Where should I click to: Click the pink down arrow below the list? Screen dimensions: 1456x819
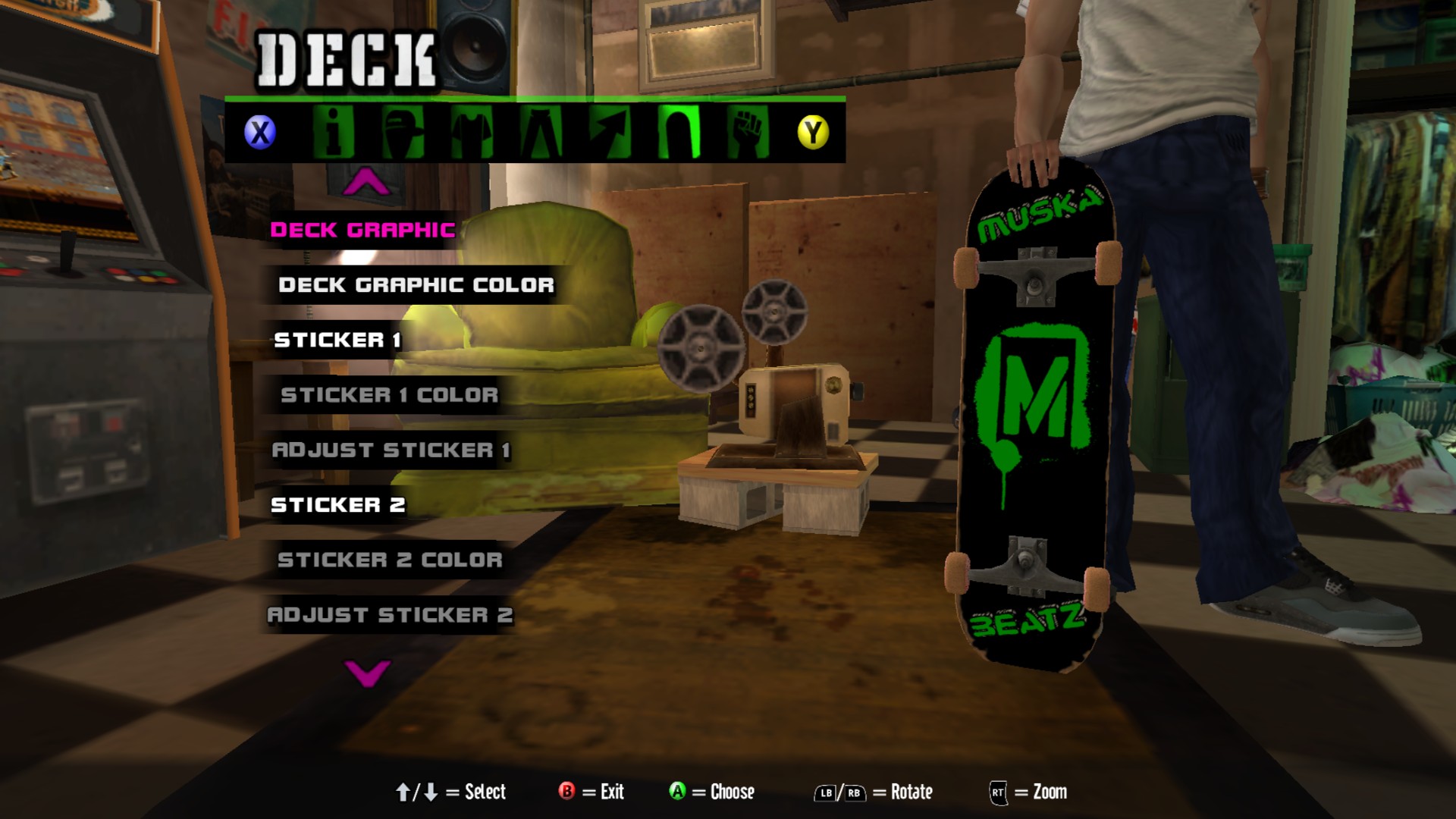coord(367,673)
